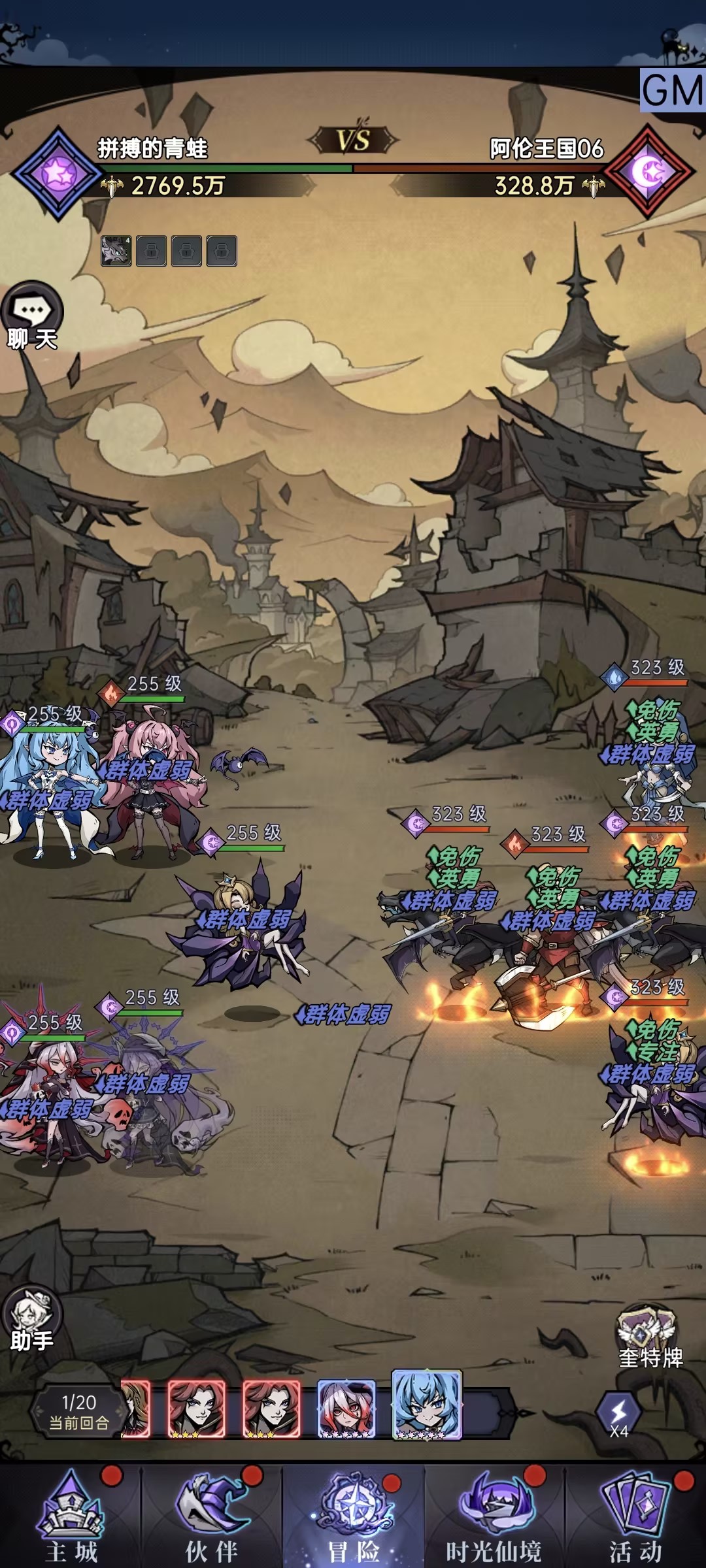Tap the wolf pet skill icon
The image size is (706, 1568).
tap(116, 251)
